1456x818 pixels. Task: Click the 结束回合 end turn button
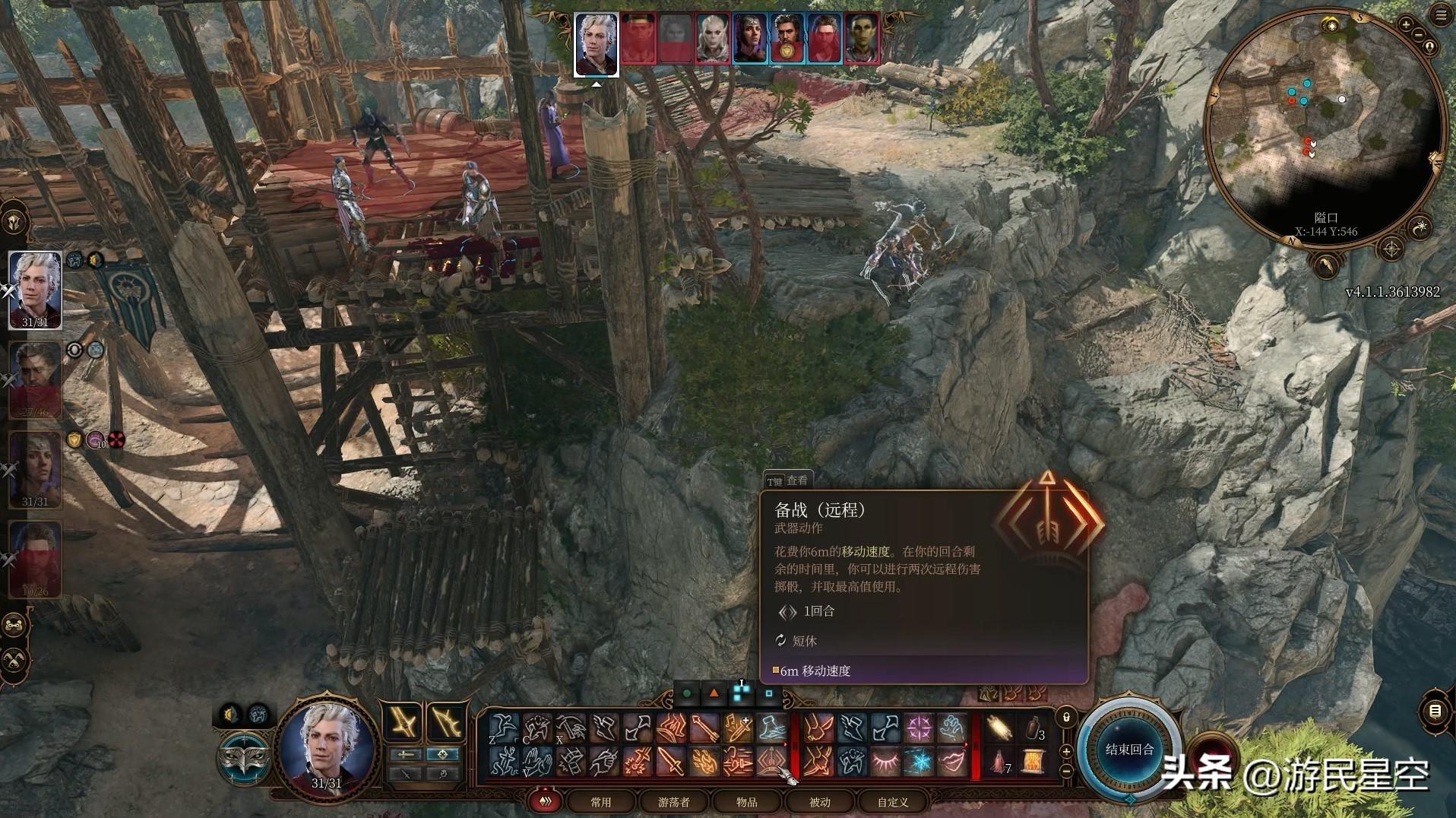[x=1129, y=750]
